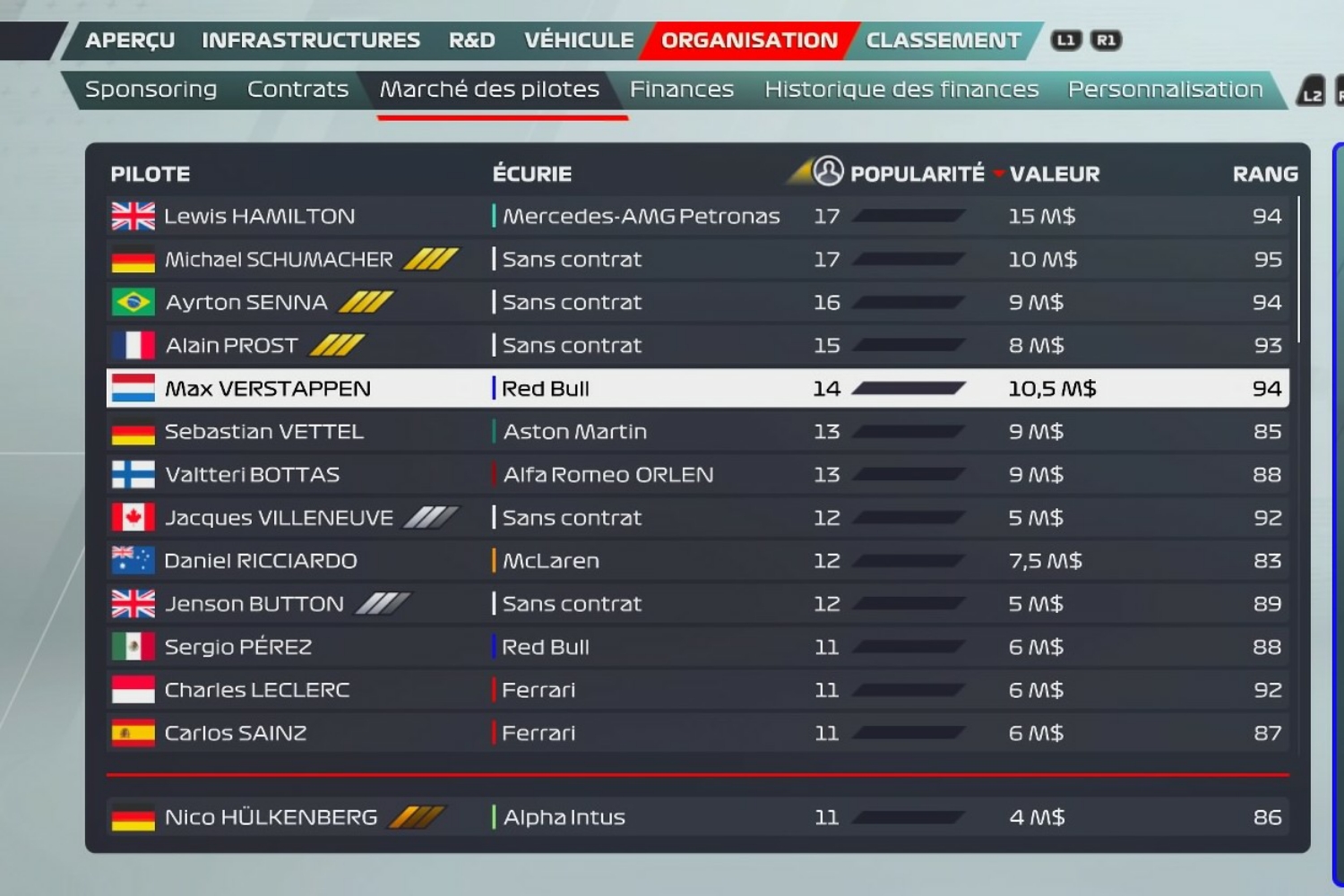The image size is (1344, 896).
Task: Switch to the Contrats sub-tab
Action: click(297, 90)
